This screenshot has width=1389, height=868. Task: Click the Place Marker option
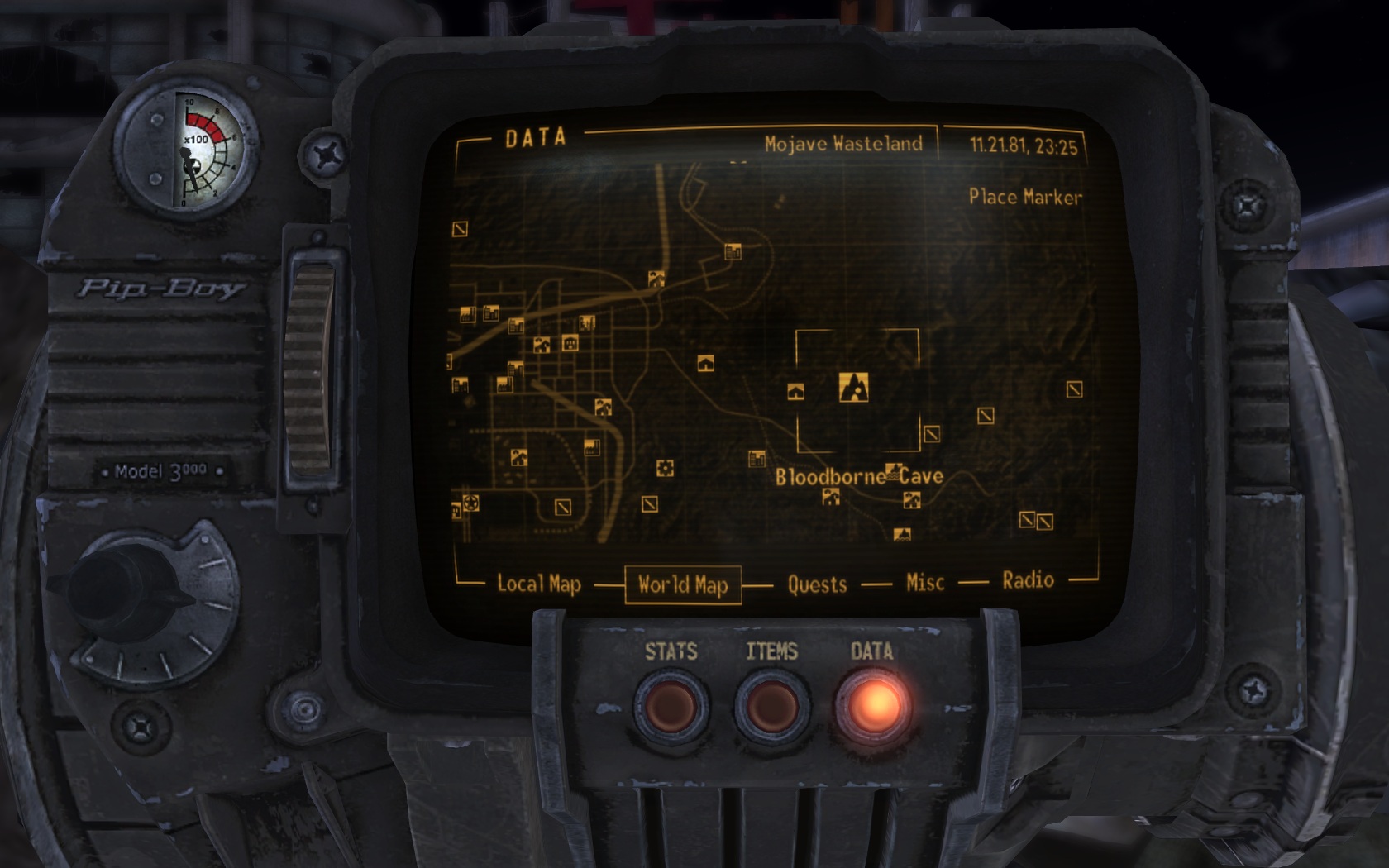coord(1024,197)
